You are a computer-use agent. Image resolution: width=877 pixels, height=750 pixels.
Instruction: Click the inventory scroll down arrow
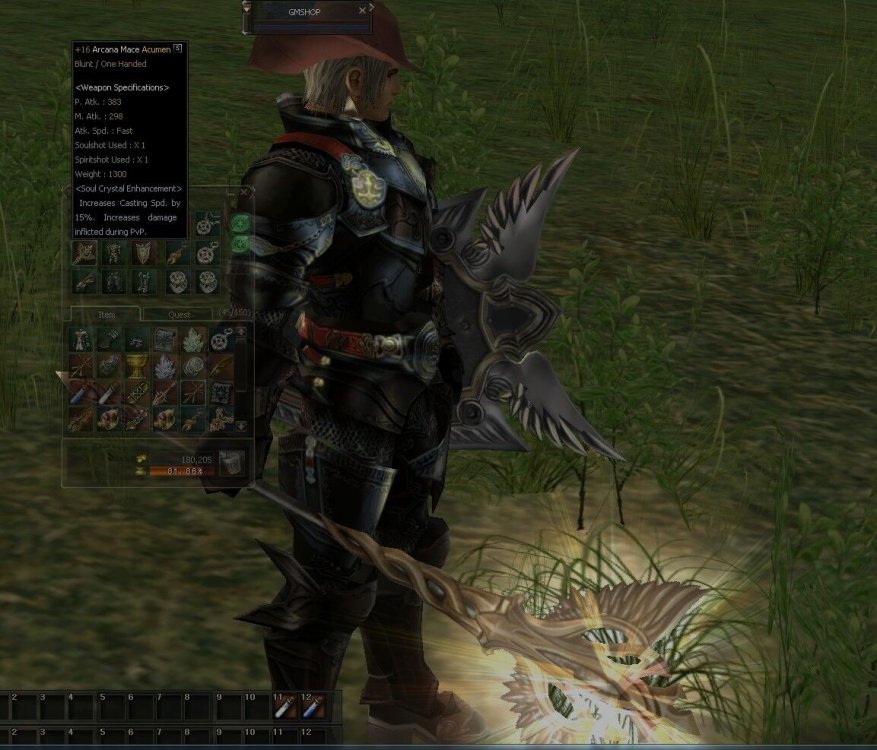pyautogui.click(x=241, y=425)
